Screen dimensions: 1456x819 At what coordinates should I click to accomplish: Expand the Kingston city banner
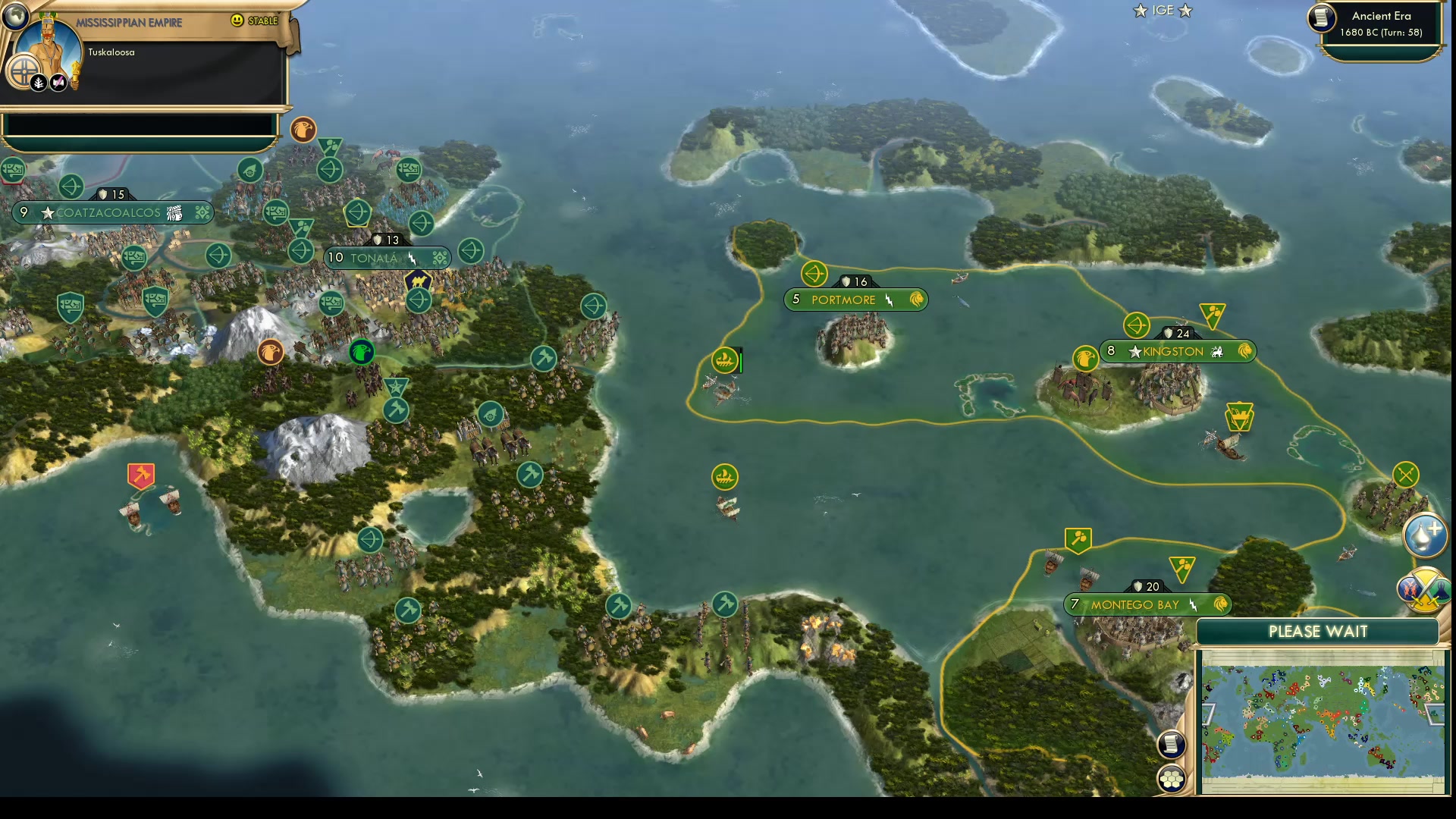[x=1178, y=351]
